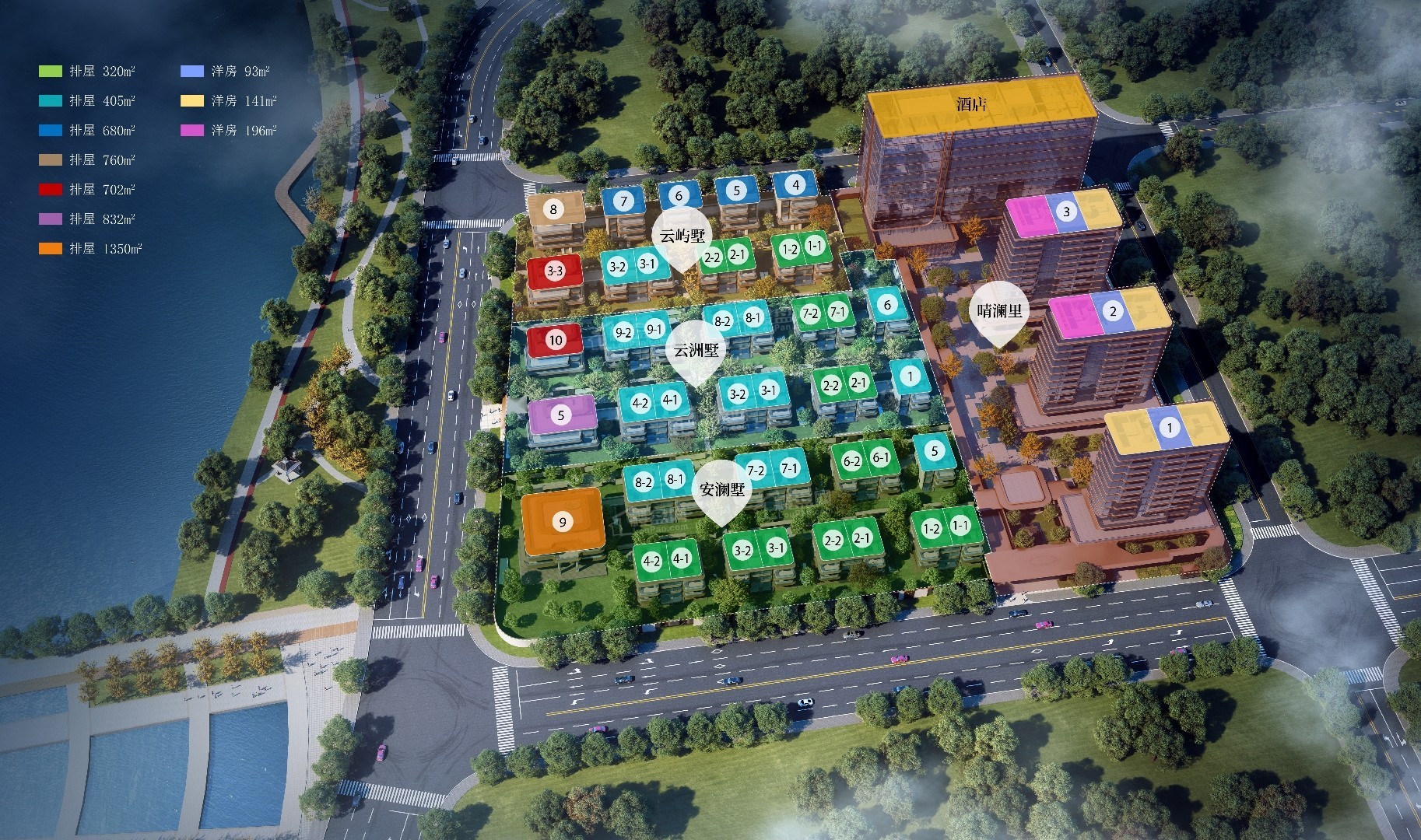Choose the 排屋 405m² legend entry
Screen dimensions: 1421x840
tap(87, 101)
